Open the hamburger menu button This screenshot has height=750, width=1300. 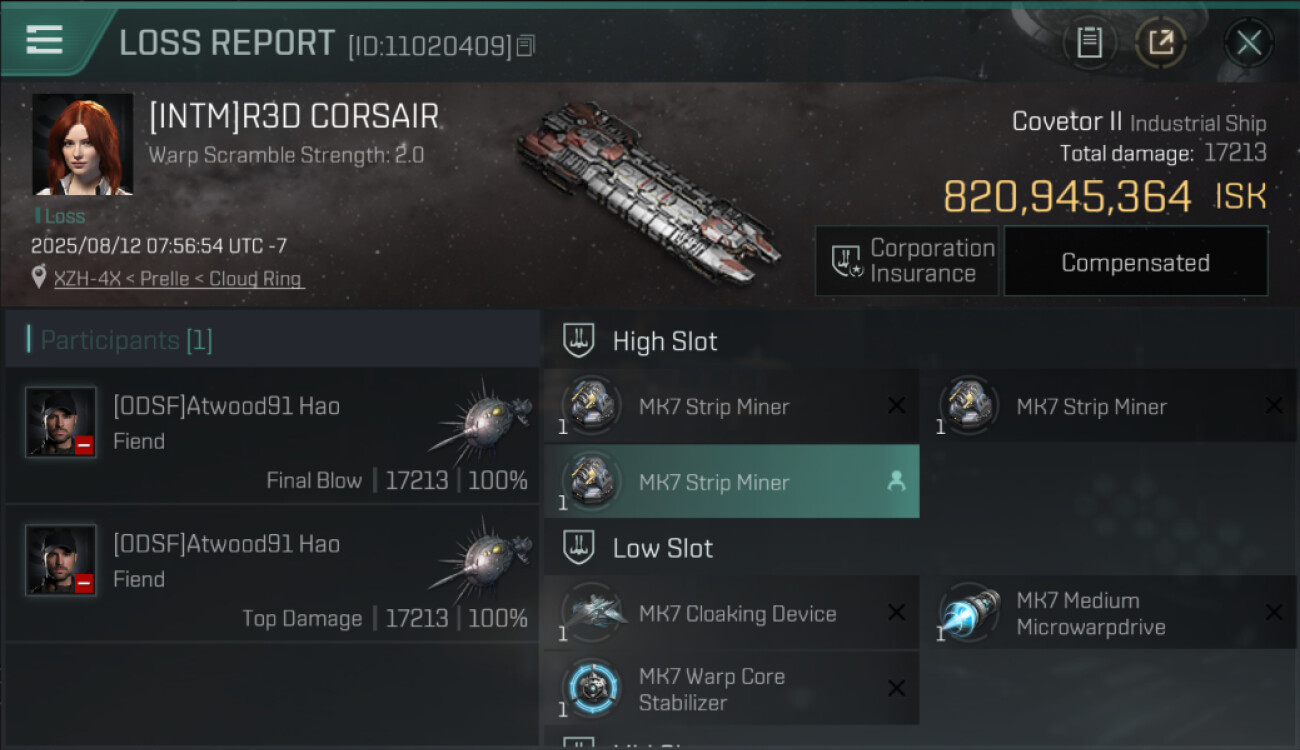click(x=45, y=40)
